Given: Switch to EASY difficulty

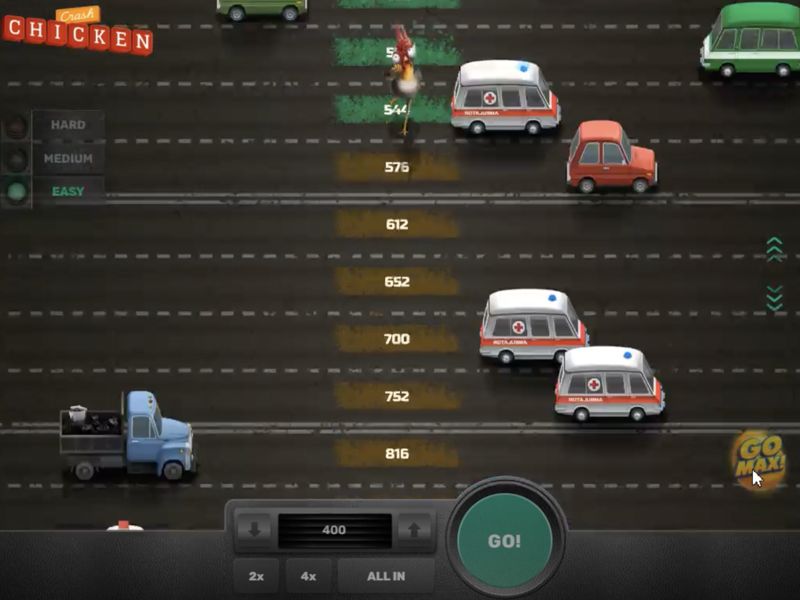Looking at the screenshot, I should click(x=68, y=191).
